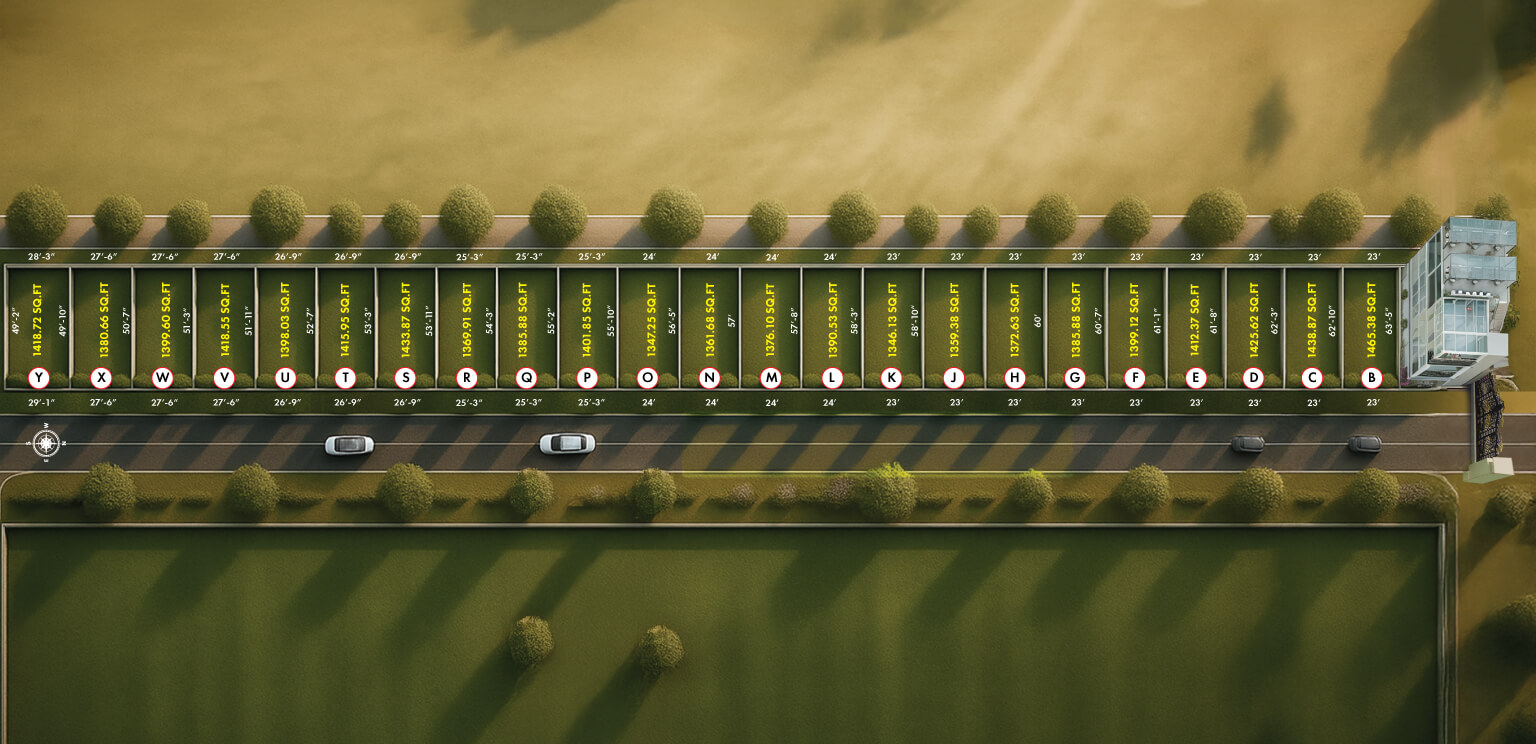Select the K plot marker

pyautogui.click(x=890, y=378)
